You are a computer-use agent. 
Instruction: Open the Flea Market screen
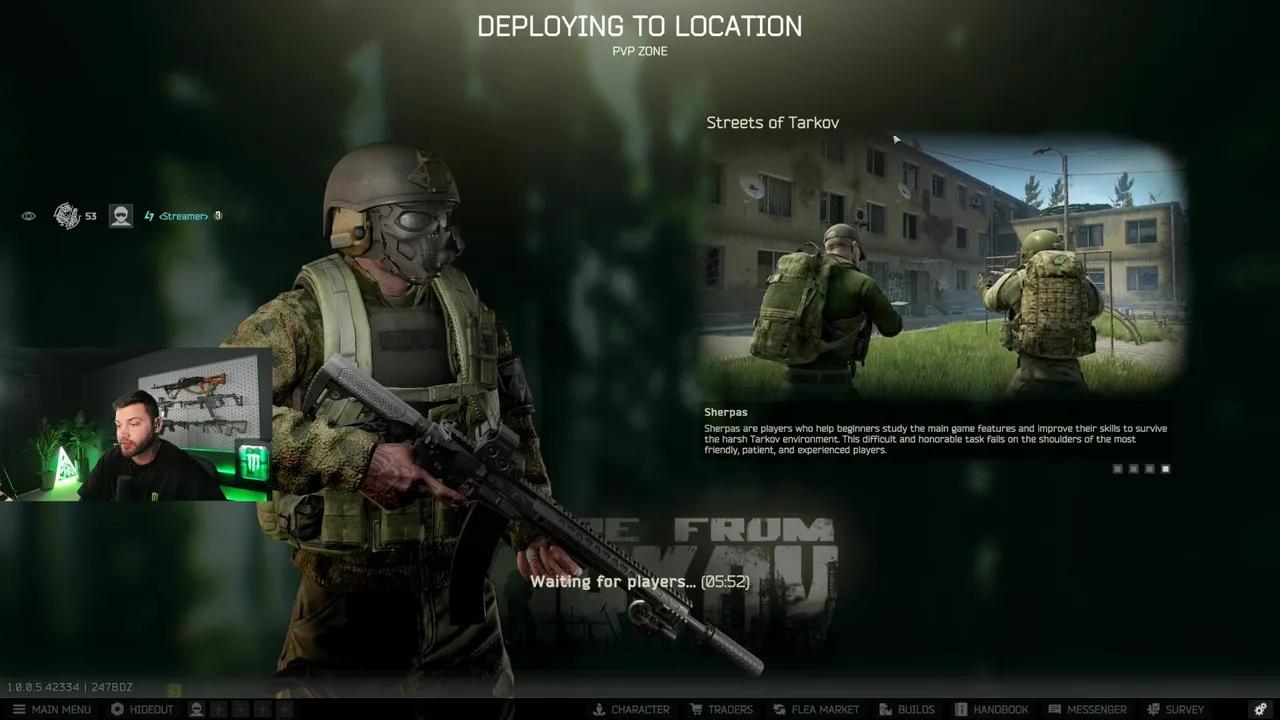(x=816, y=709)
